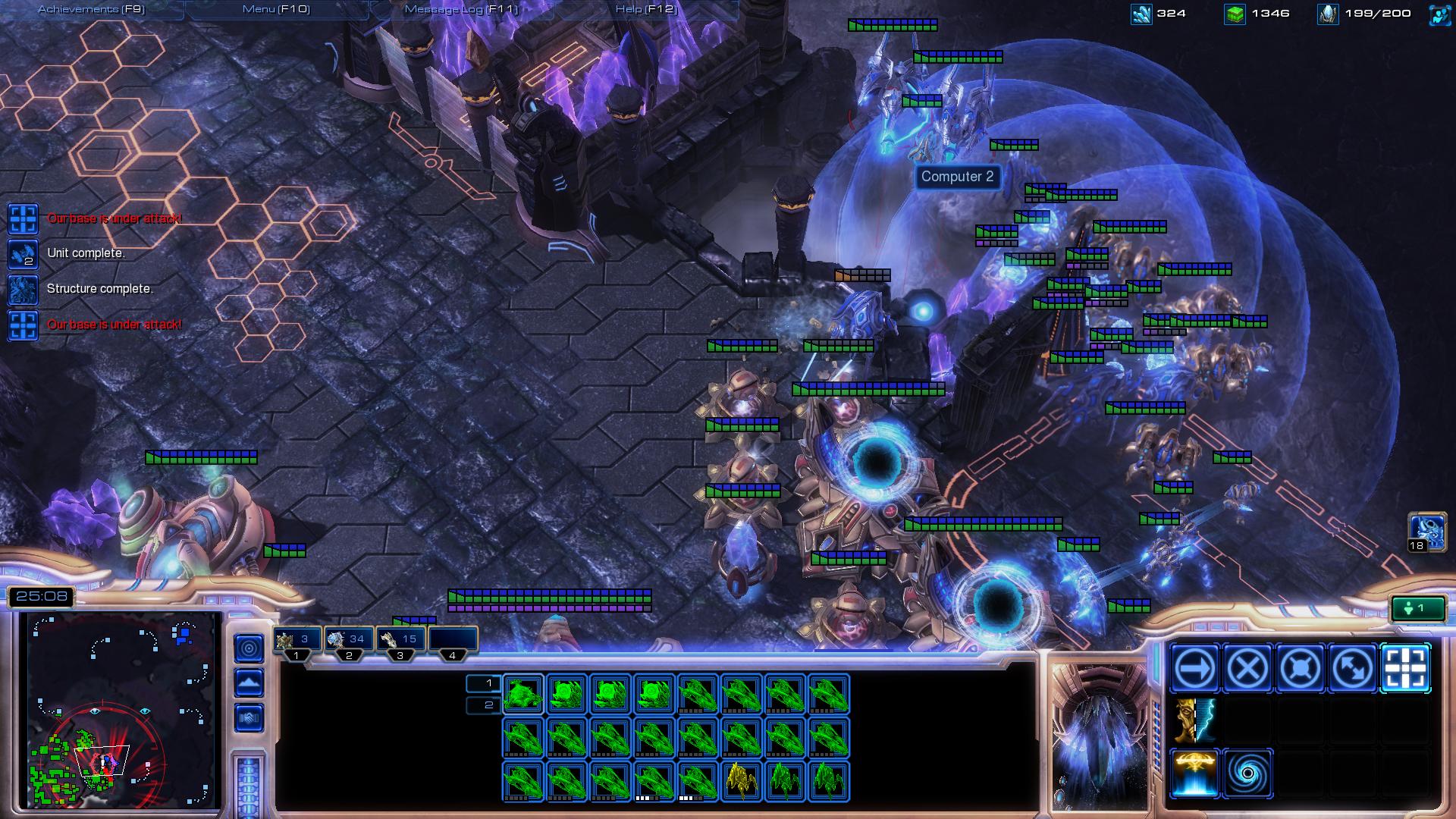The height and width of the screenshot is (819, 1456).
Task: Open the Message Log
Action: click(x=460, y=9)
